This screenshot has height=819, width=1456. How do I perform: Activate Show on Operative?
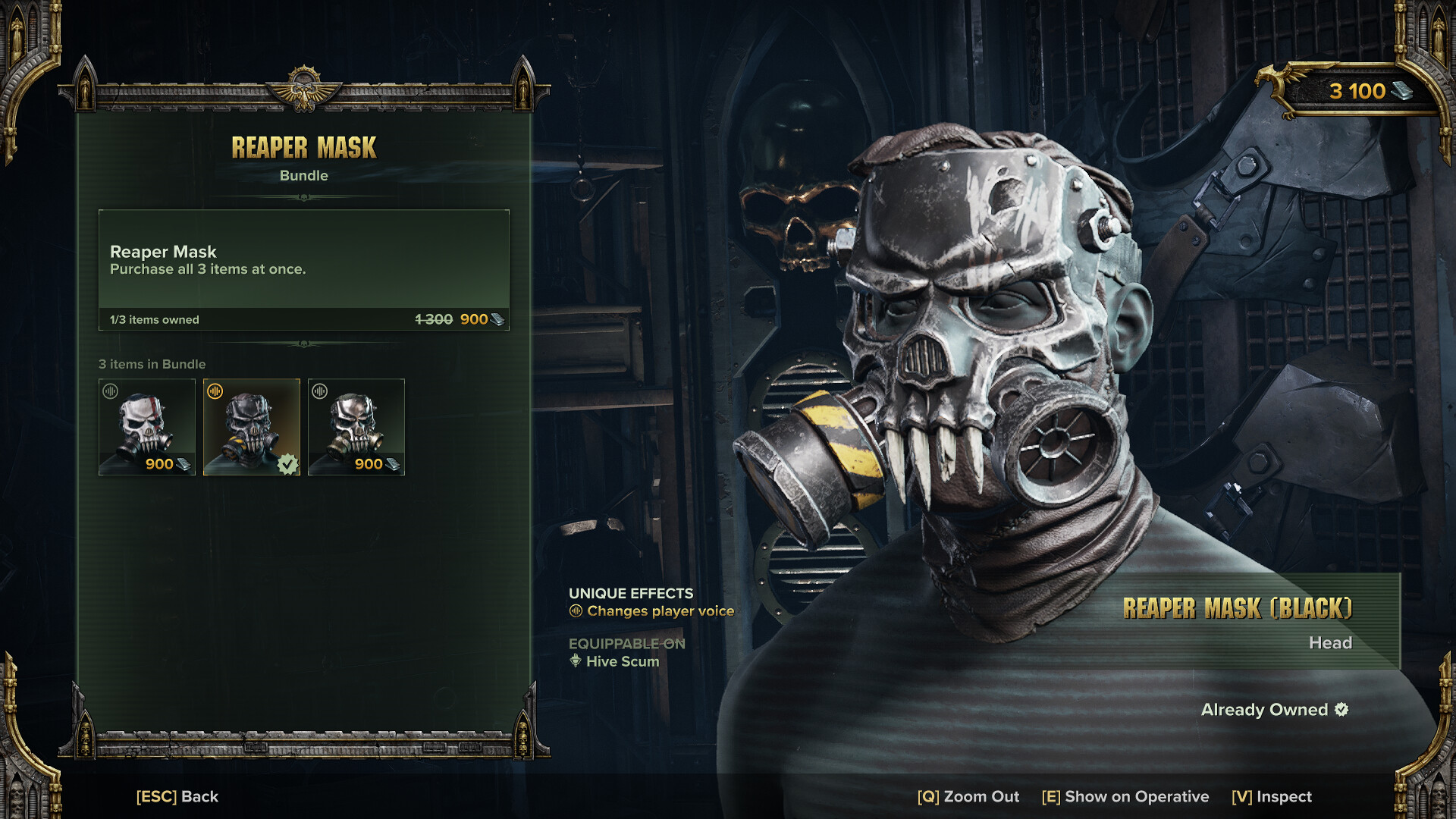(x=1125, y=796)
